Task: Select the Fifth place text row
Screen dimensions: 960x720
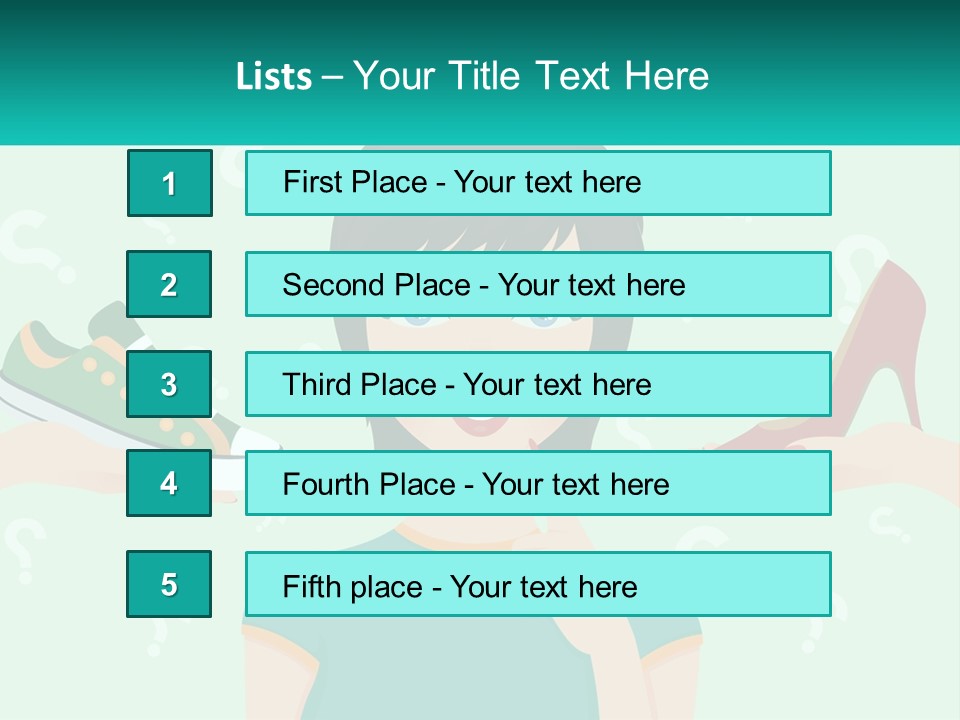Action: pyautogui.click(x=538, y=584)
